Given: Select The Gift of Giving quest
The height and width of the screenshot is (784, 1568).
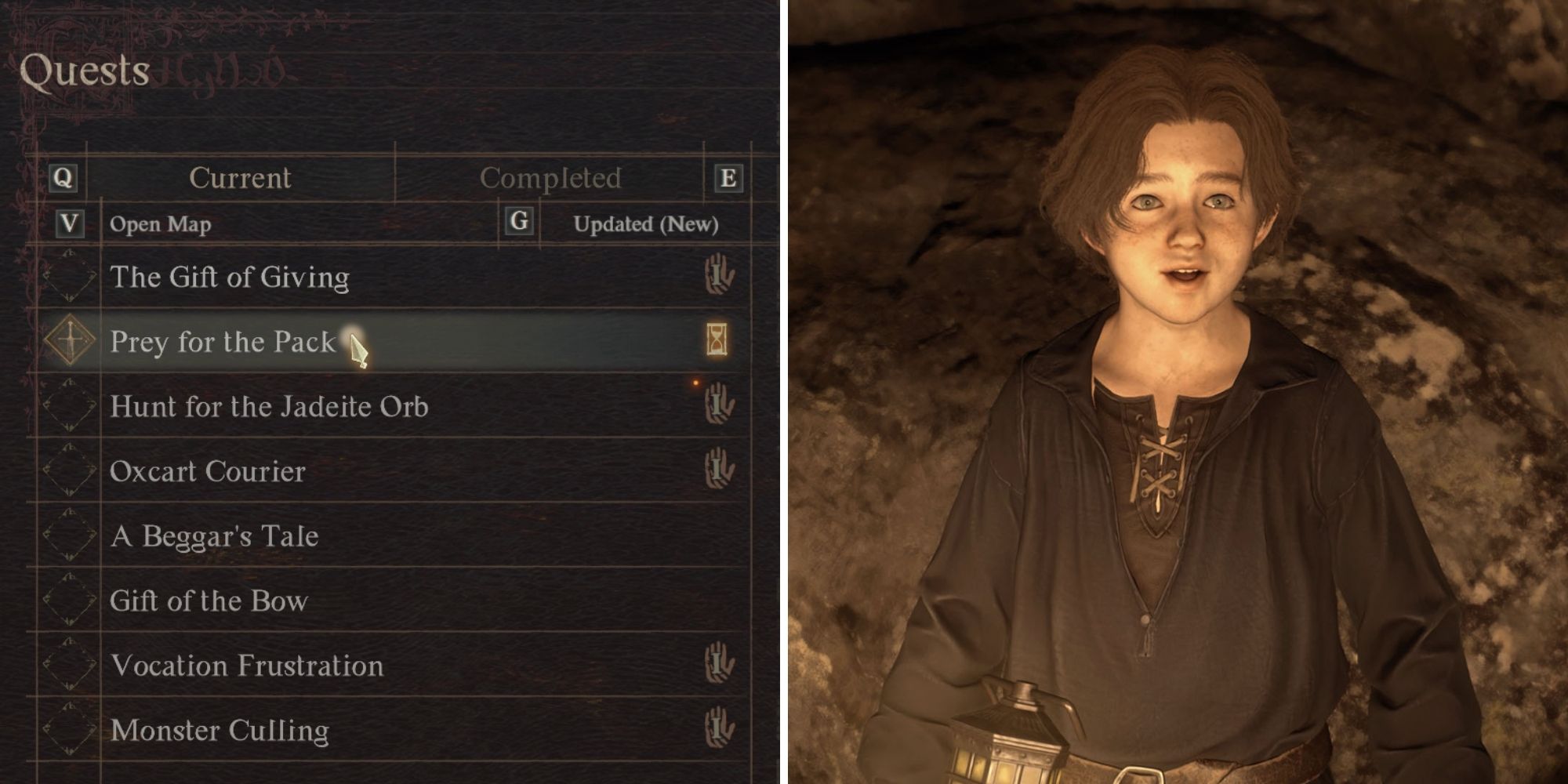Looking at the screenshot, I should (x=230, y=277).
